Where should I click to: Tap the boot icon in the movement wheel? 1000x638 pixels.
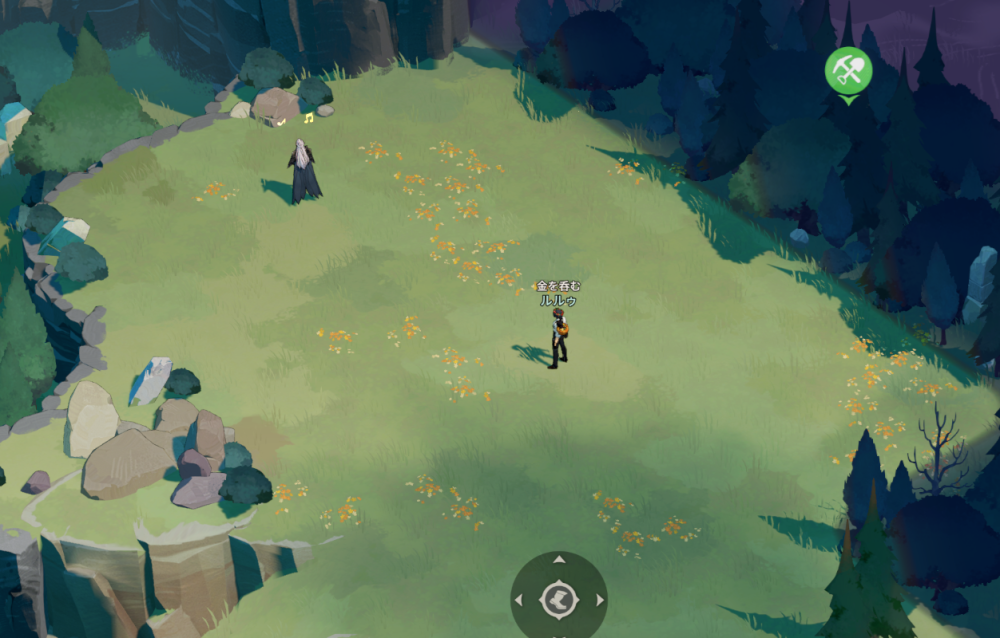(559, 600)
